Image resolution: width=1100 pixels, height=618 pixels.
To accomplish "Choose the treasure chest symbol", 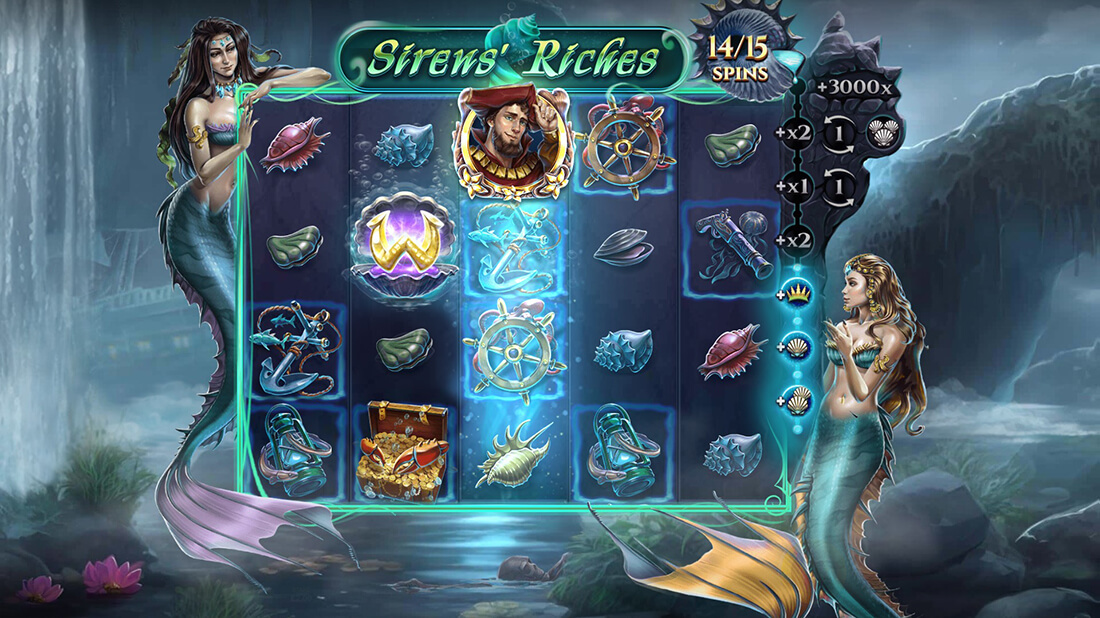I will click(405, 450).
